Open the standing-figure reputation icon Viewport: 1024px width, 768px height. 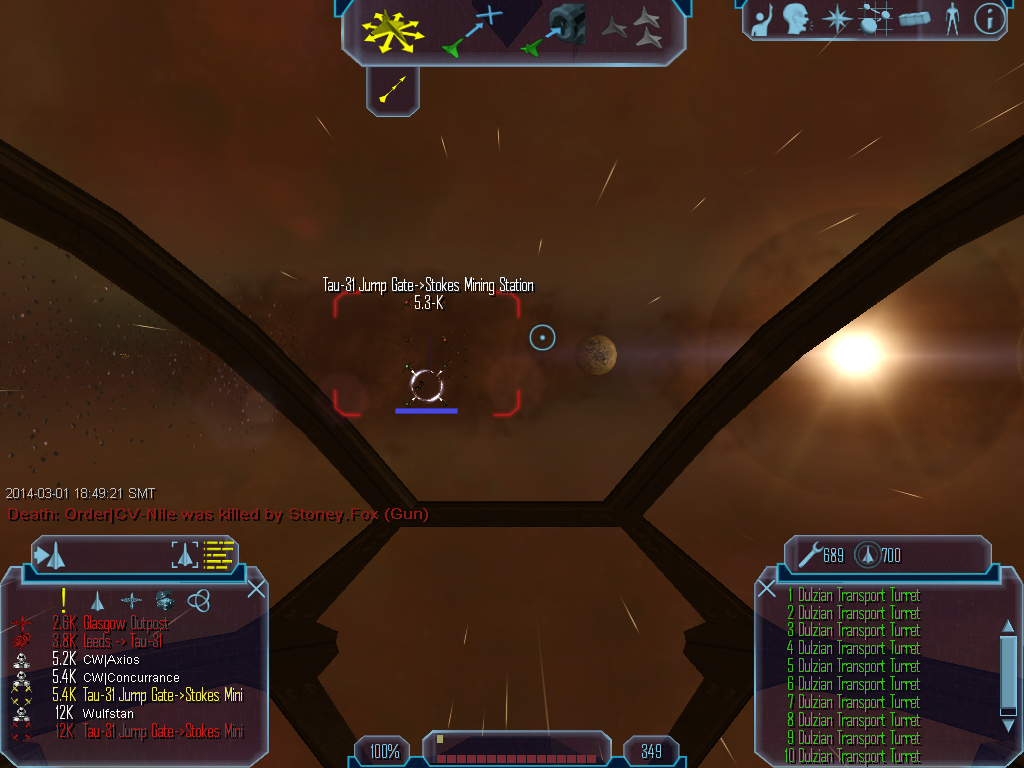[x=951, y=19]
